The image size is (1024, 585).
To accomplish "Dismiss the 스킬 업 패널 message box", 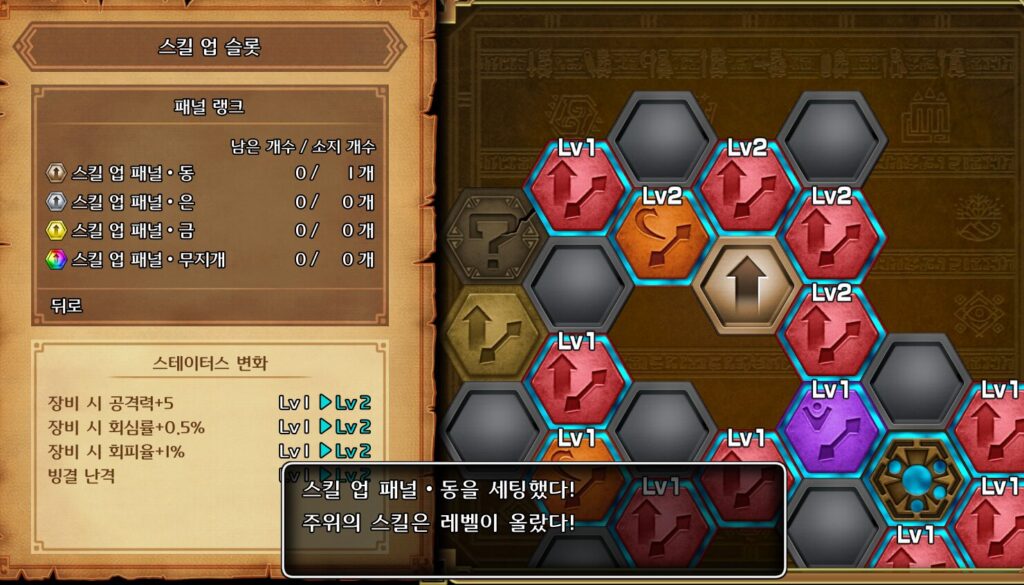I will pos(532,518).
